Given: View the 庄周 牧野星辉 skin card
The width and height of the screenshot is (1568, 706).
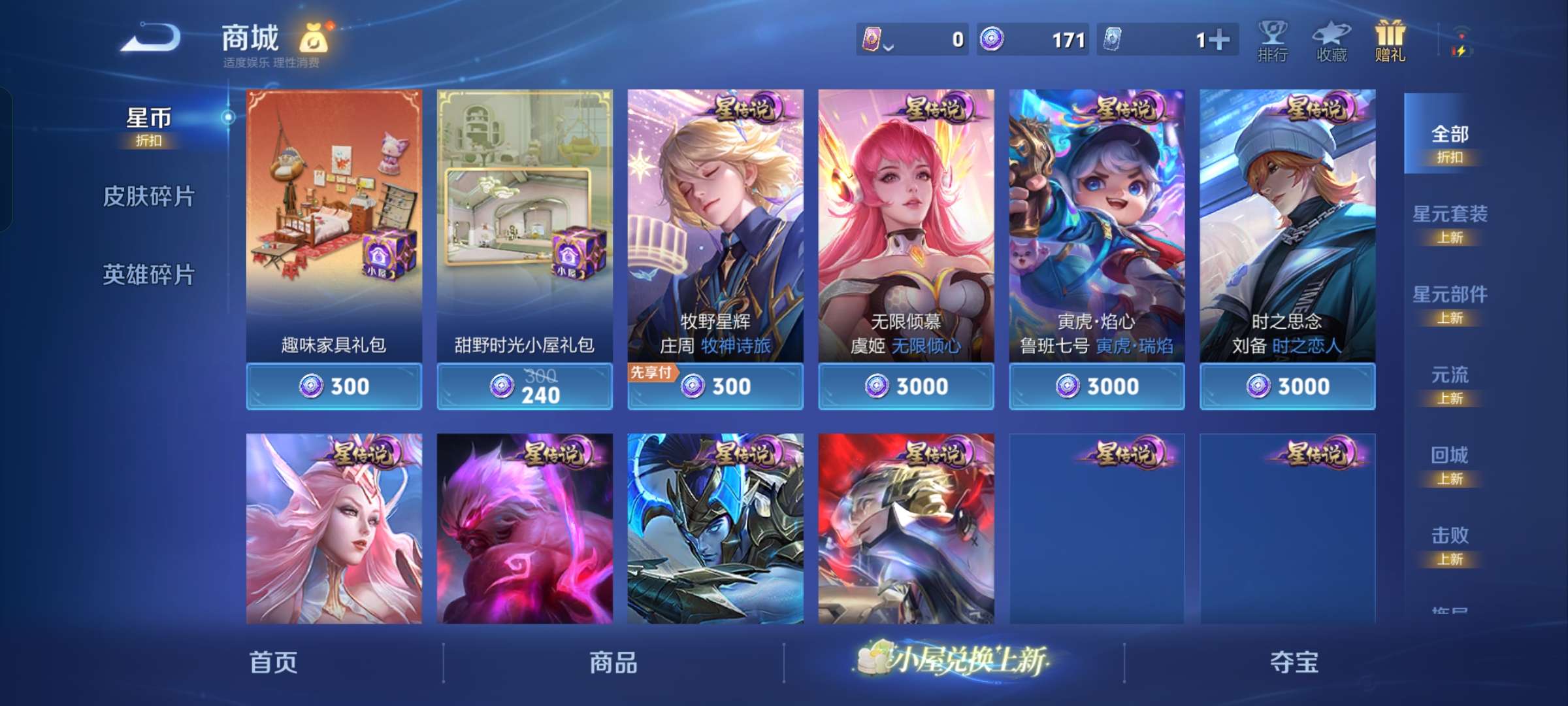Looking at the screenshot, I should pyautogui.click(x=715, y=229).
